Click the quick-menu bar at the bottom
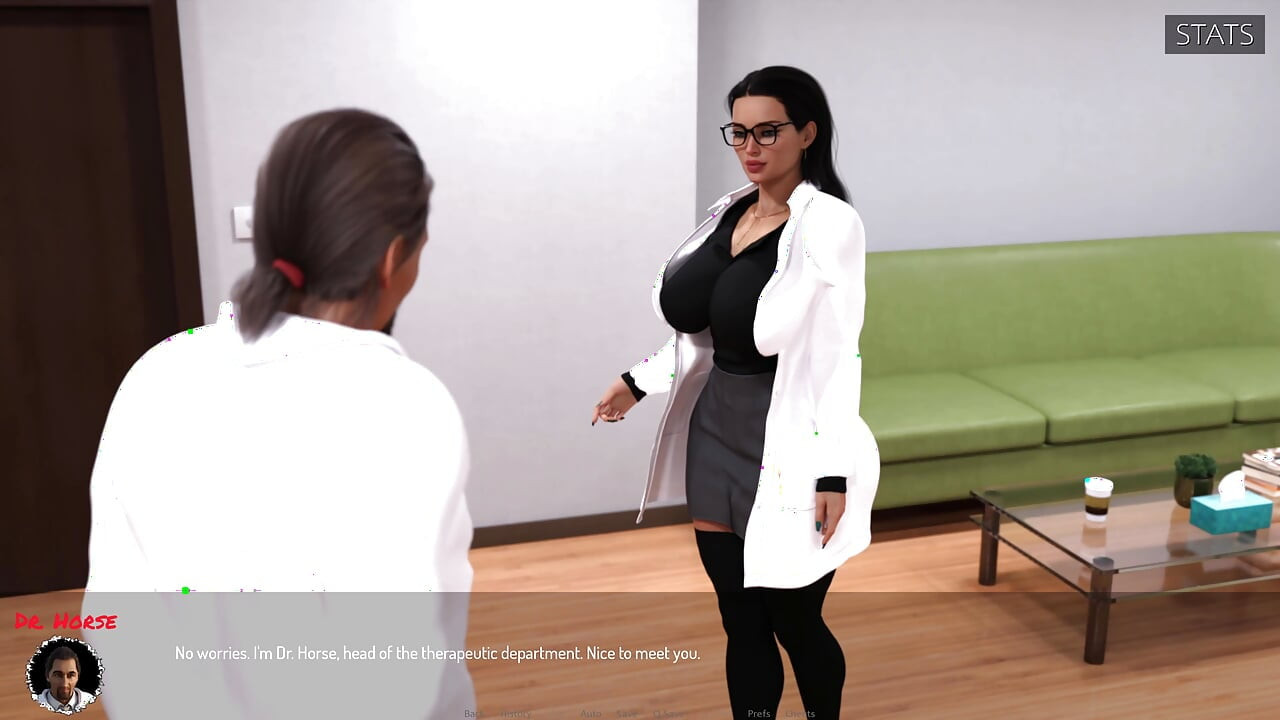Image resolution: width=1280 pixels, height=720 pixels. (640, 713)
